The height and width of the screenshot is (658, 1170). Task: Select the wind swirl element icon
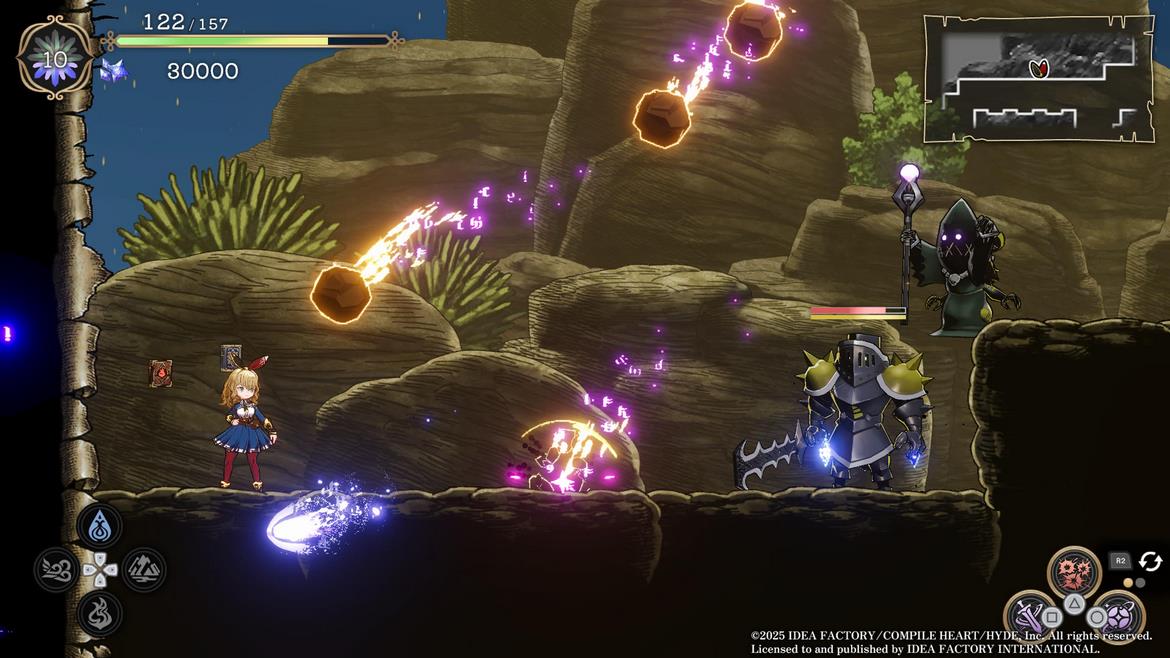56,570
